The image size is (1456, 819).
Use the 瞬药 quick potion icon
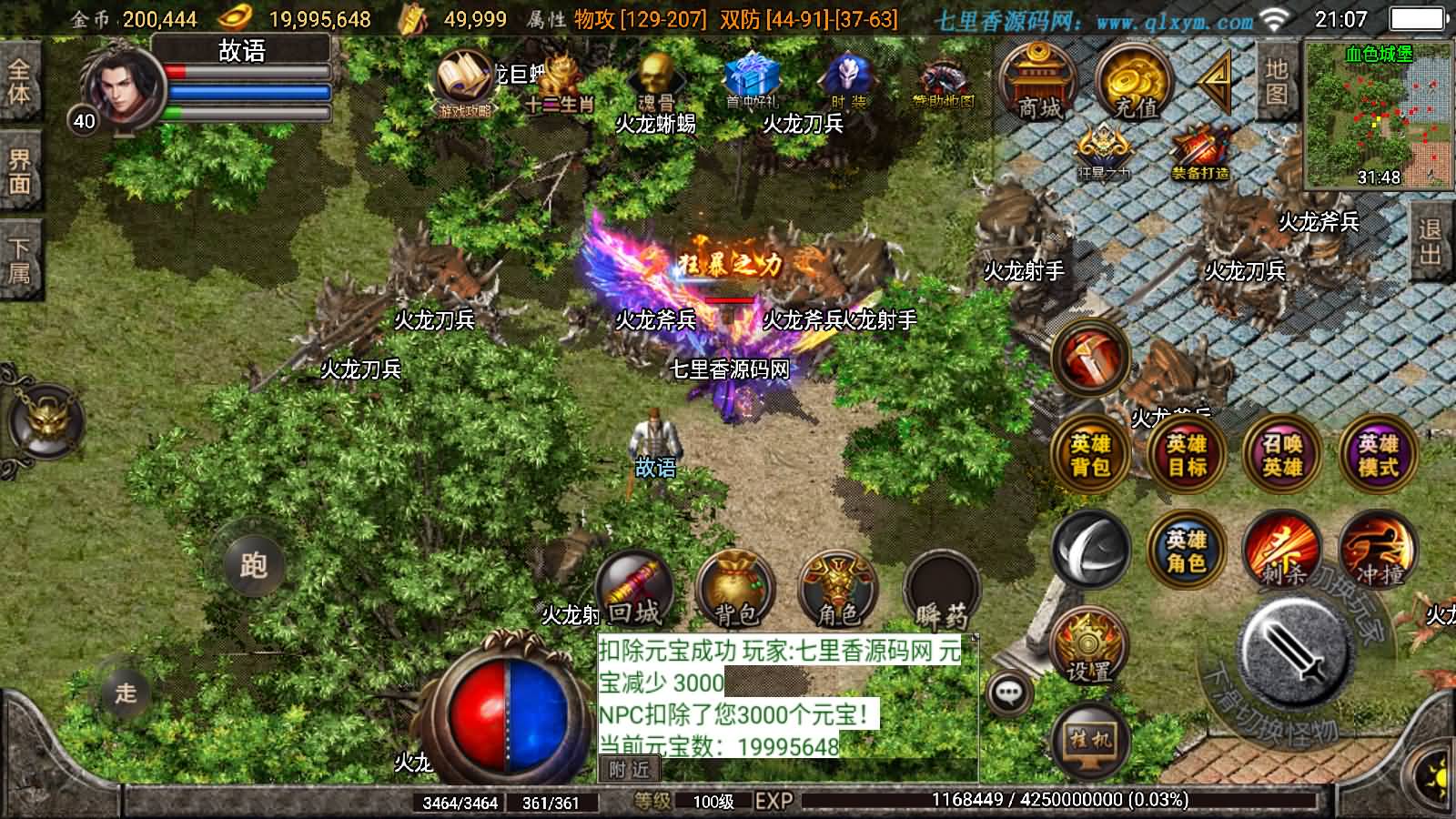coord(940,587)
